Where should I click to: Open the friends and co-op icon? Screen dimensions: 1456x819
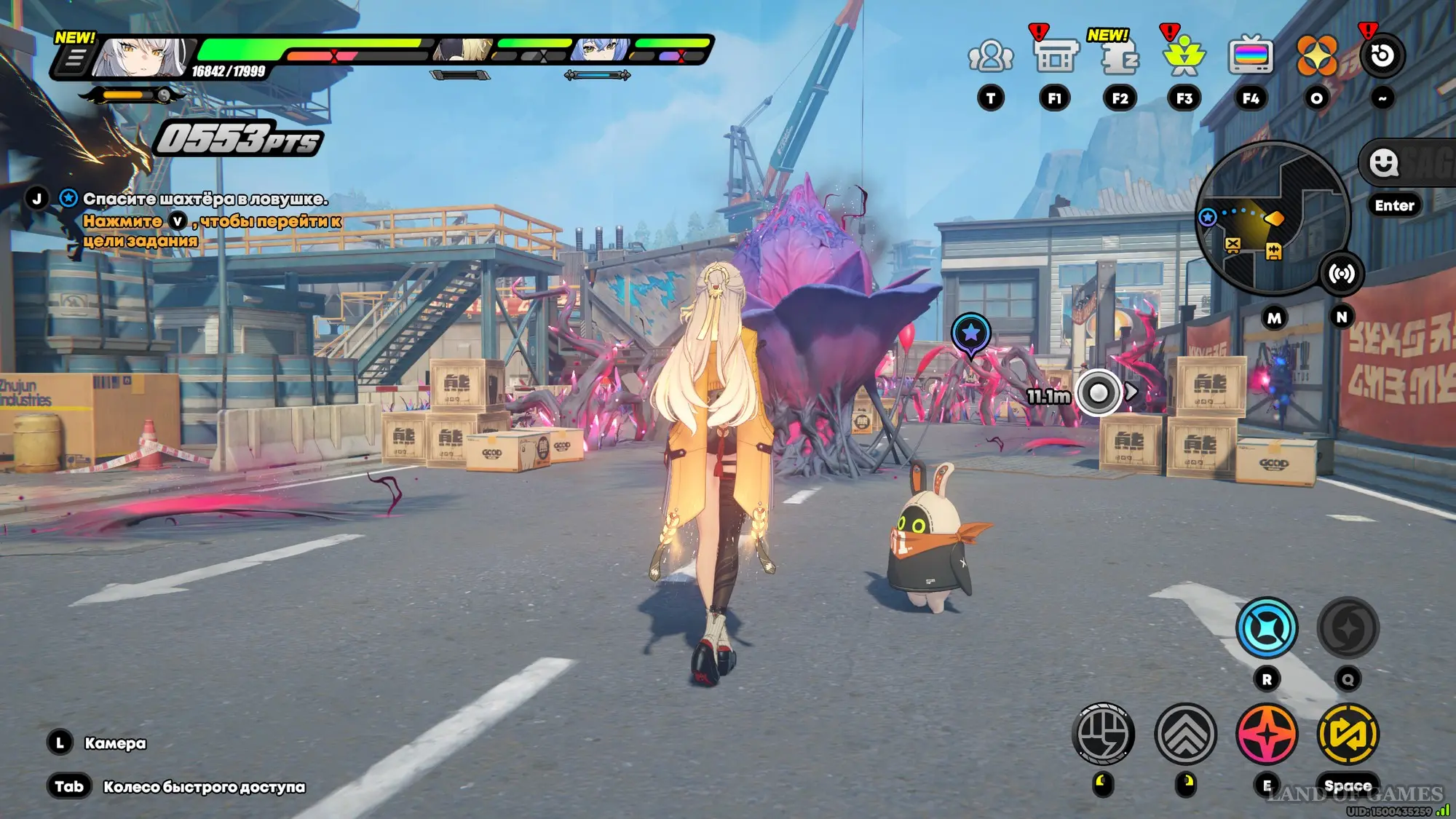(x=990, y=55)
